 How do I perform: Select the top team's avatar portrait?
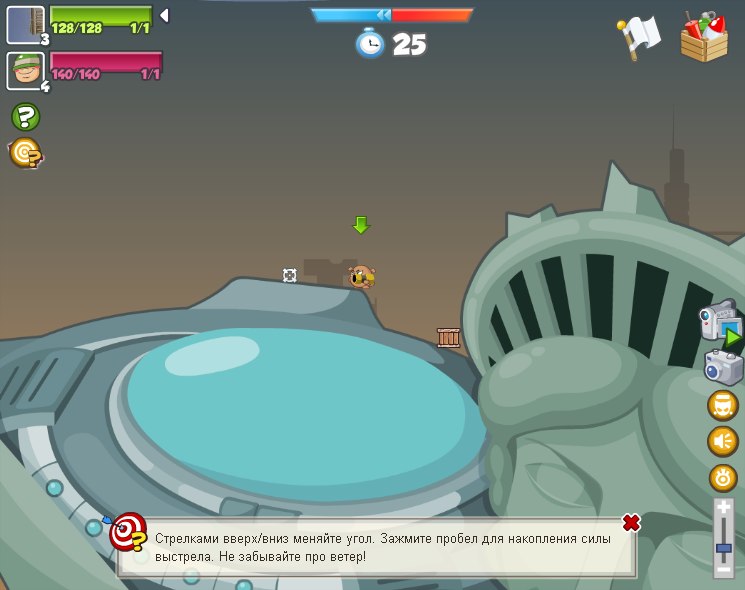[x=25, y=24]
